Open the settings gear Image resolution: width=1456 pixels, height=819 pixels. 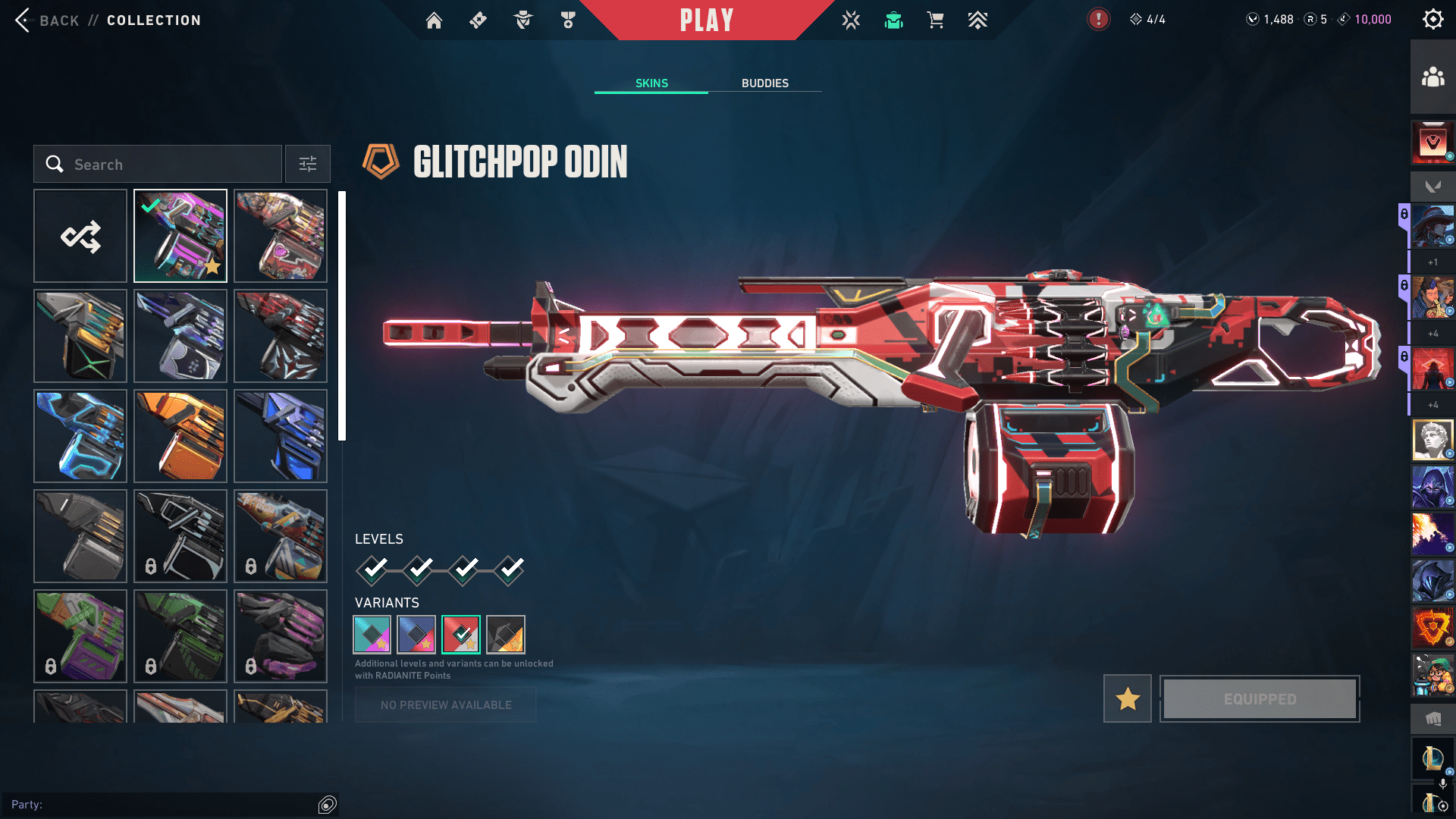[x=1432, y=20]
